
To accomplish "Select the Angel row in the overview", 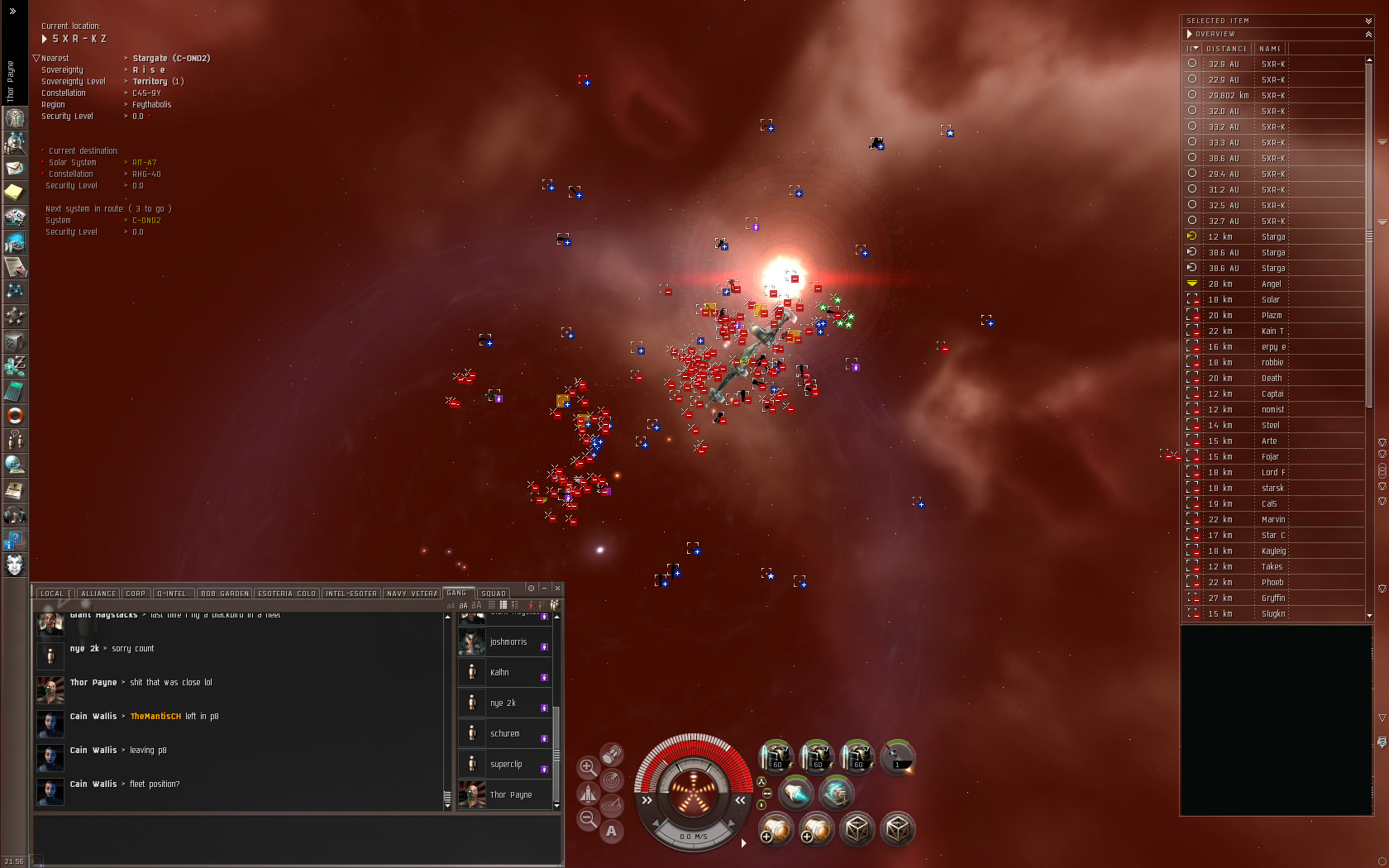I will [1273, 284].
